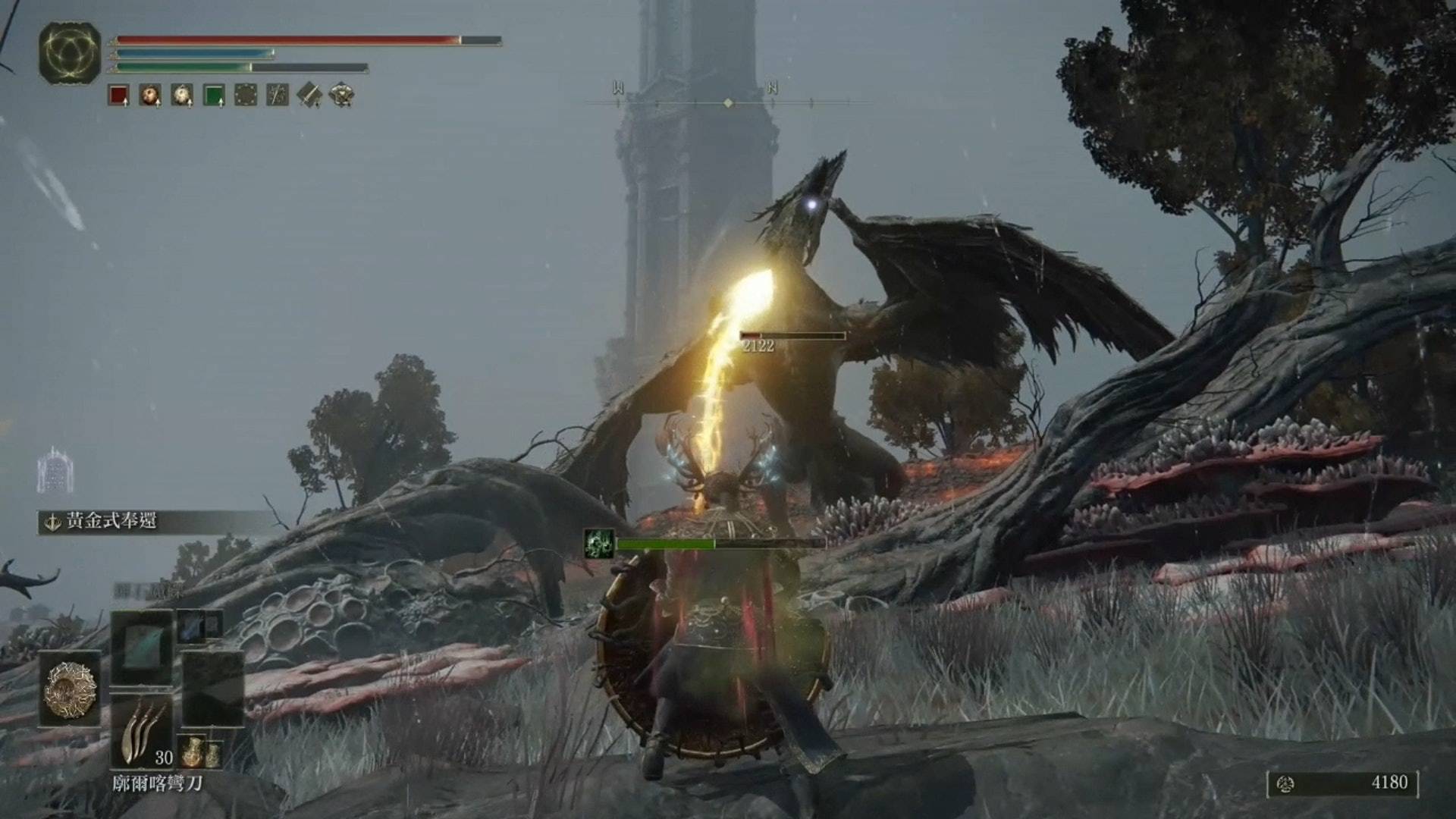Click the summoned ally portrait icon

[599, 544]
